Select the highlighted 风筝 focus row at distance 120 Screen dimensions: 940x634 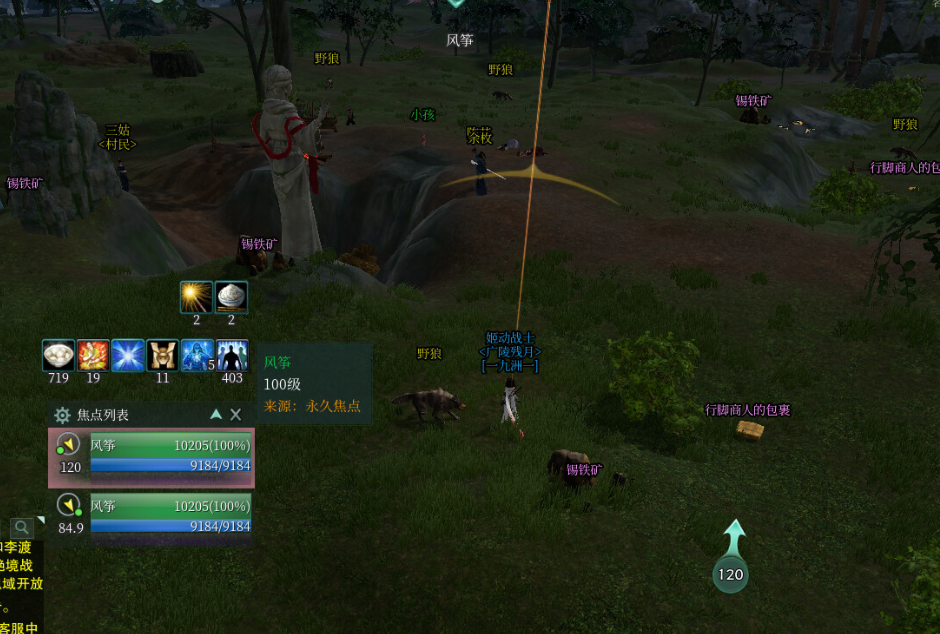(152, 457)
